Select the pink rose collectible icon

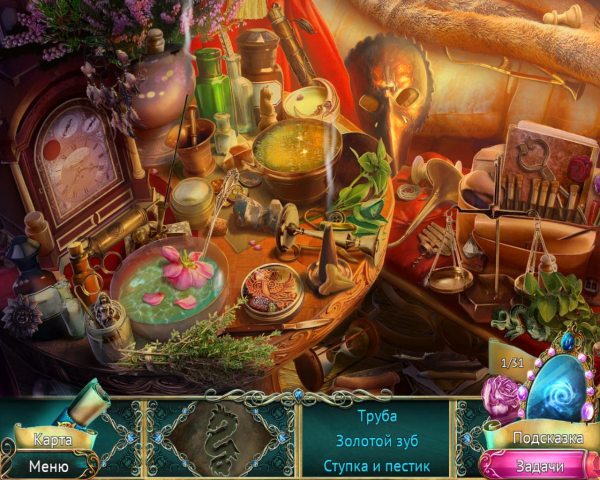tap(502, 400)
